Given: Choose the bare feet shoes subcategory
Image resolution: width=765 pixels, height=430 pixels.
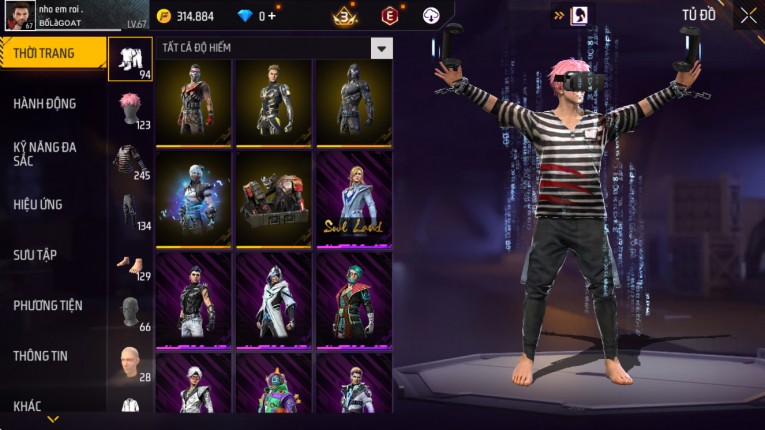Looking at the screenshot, I should [x=130, y=265].
